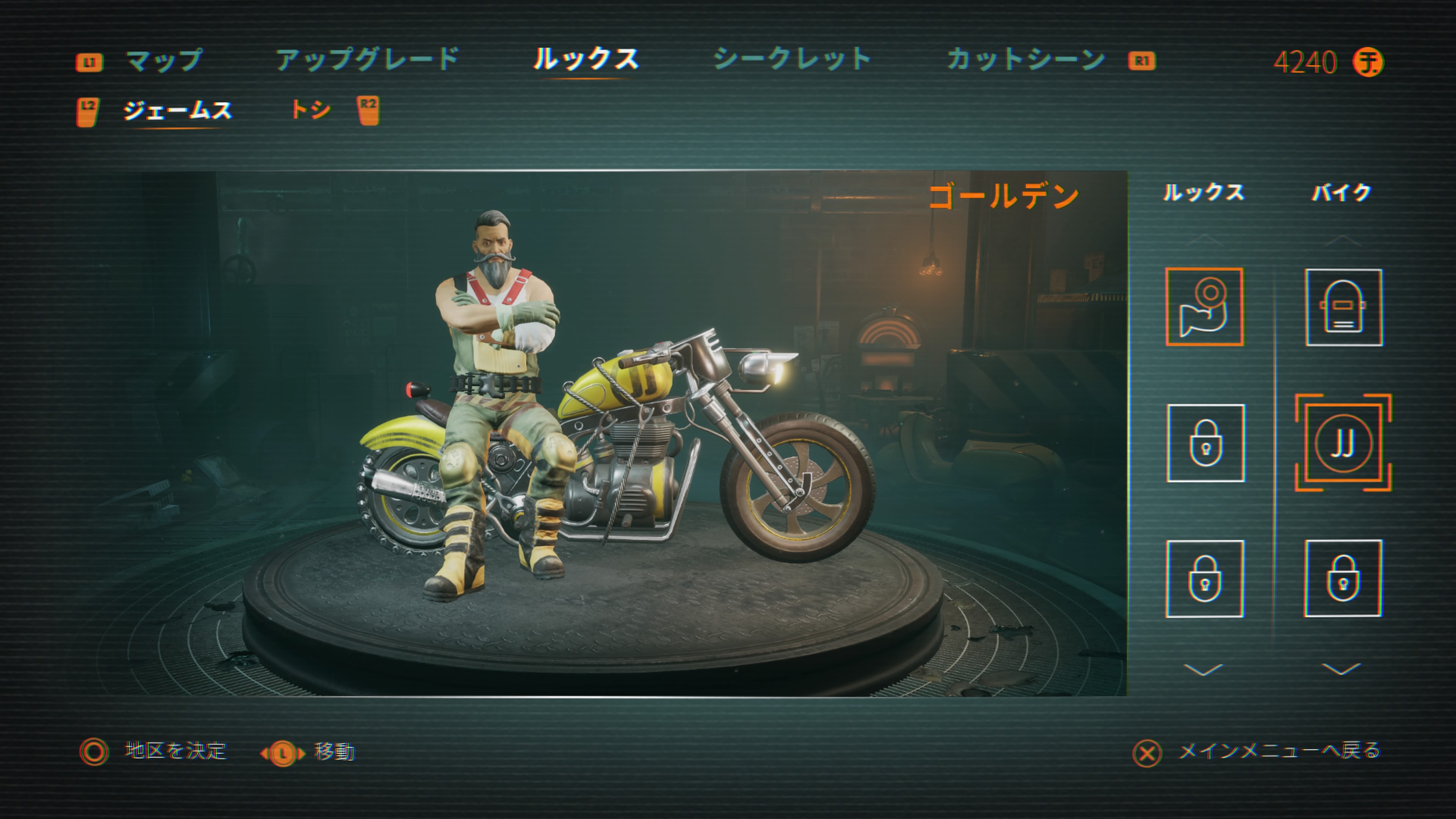
Task: Click the up arrow above バイク tiles
Action: coord(1342,240)
